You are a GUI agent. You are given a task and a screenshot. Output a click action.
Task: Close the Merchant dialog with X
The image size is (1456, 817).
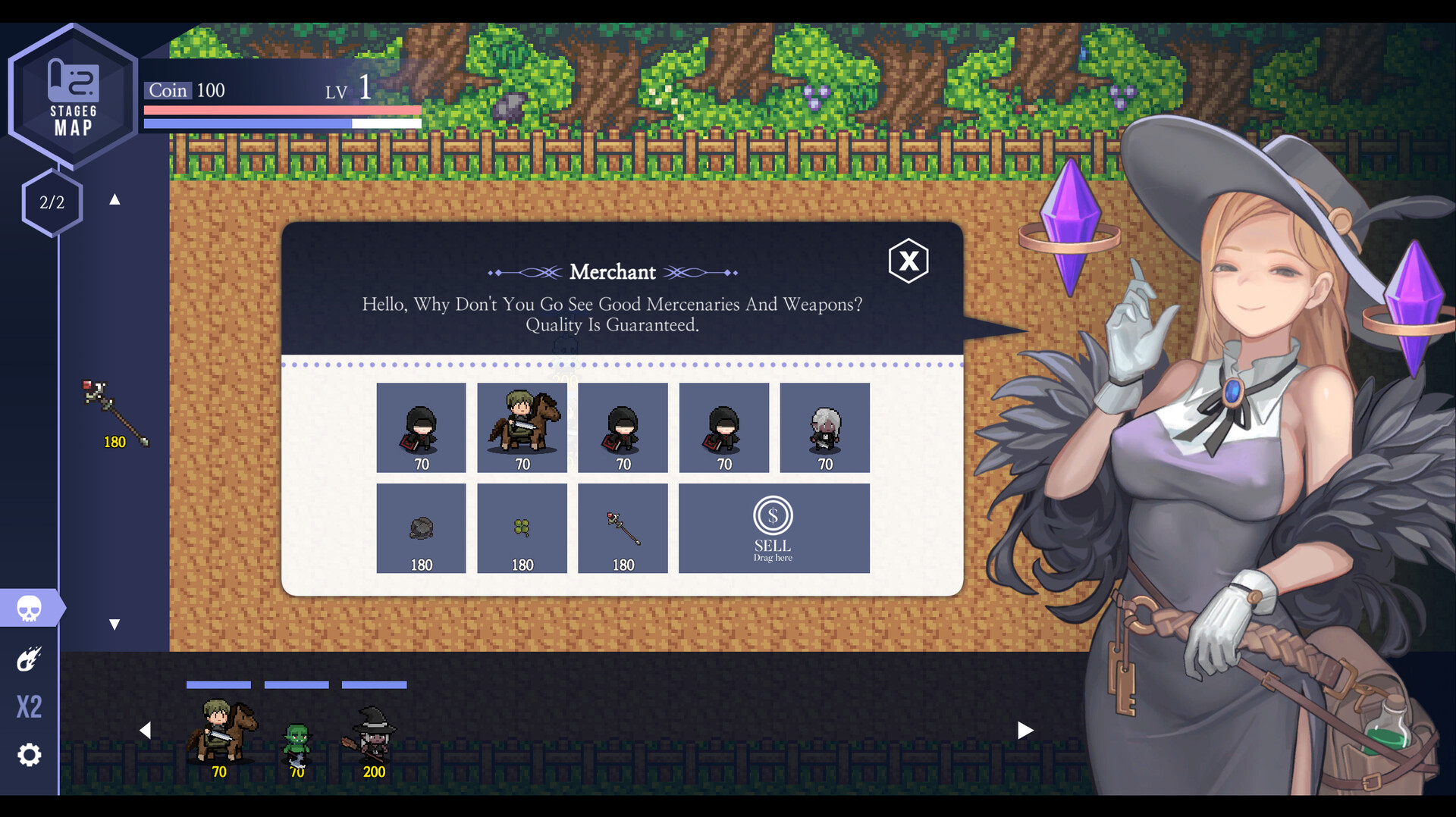tap(908, 261)
